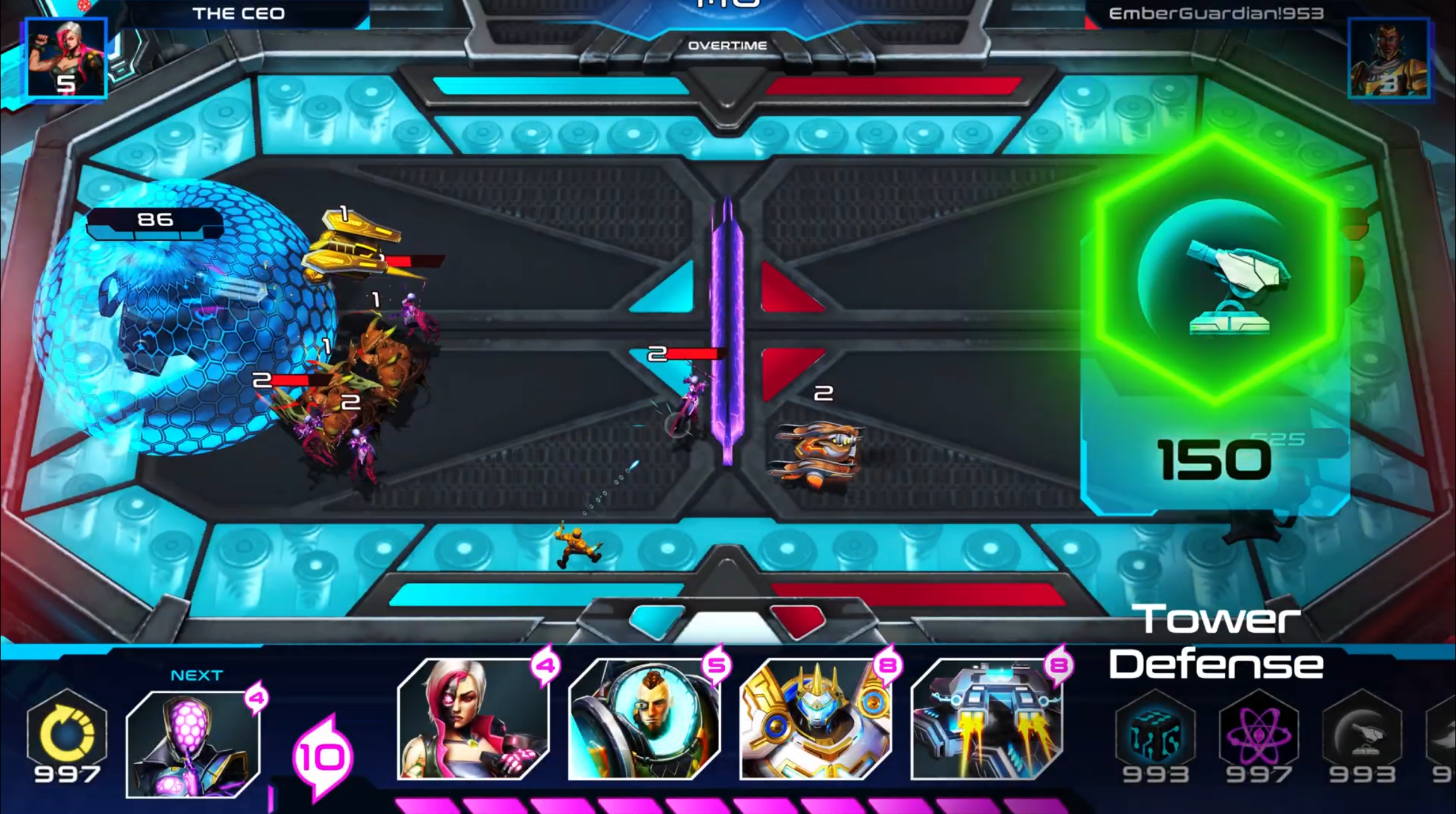1456x814 pixels.
Task: Click the NEXT card with honeycomb mask
Action: coord(193,744)
